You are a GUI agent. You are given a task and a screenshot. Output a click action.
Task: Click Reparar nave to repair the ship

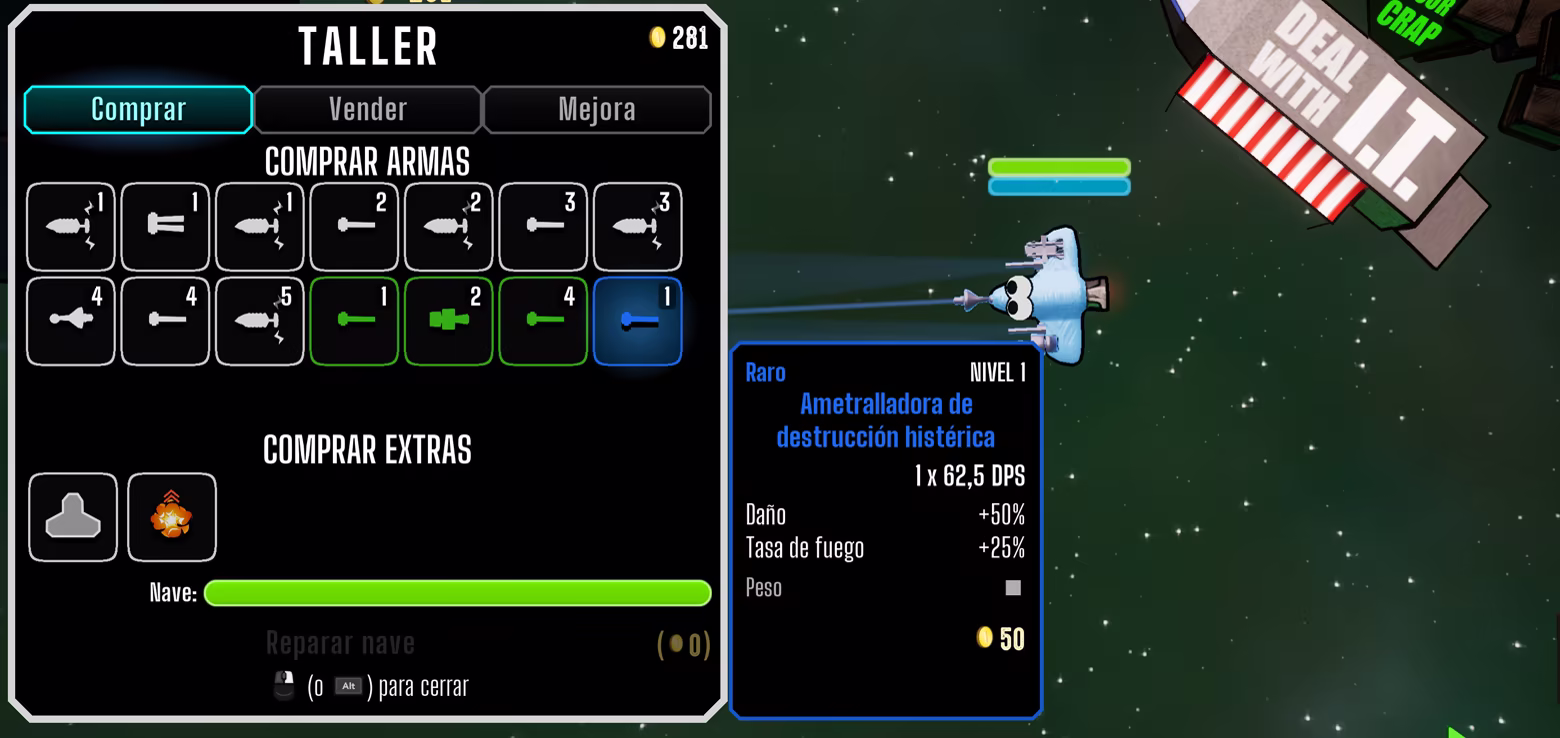(x=340, y=643)
